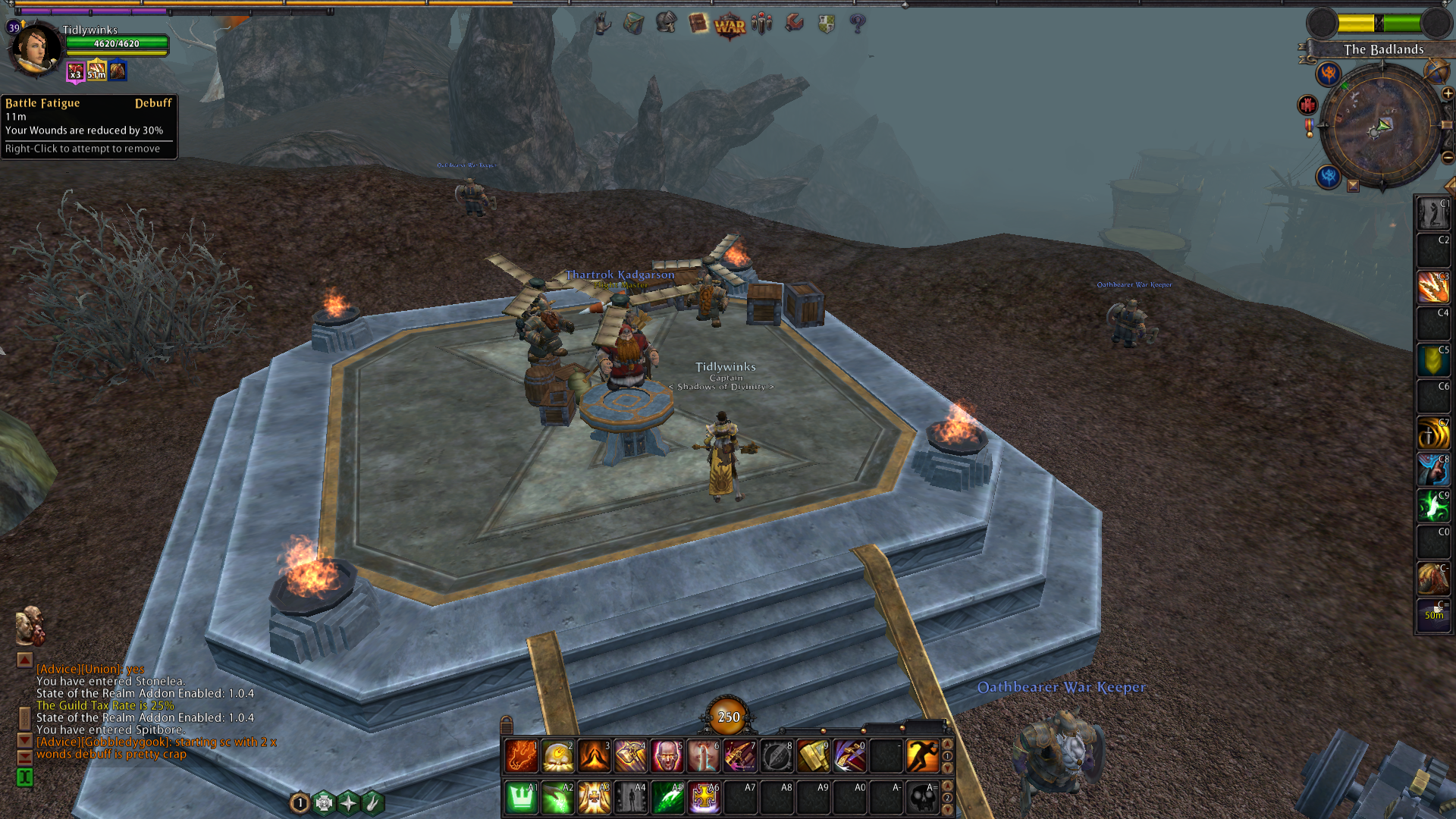This screenshot has width=1456, height=819.
Task: Open the character sheet helmet icon
Action: pos(666,24)
